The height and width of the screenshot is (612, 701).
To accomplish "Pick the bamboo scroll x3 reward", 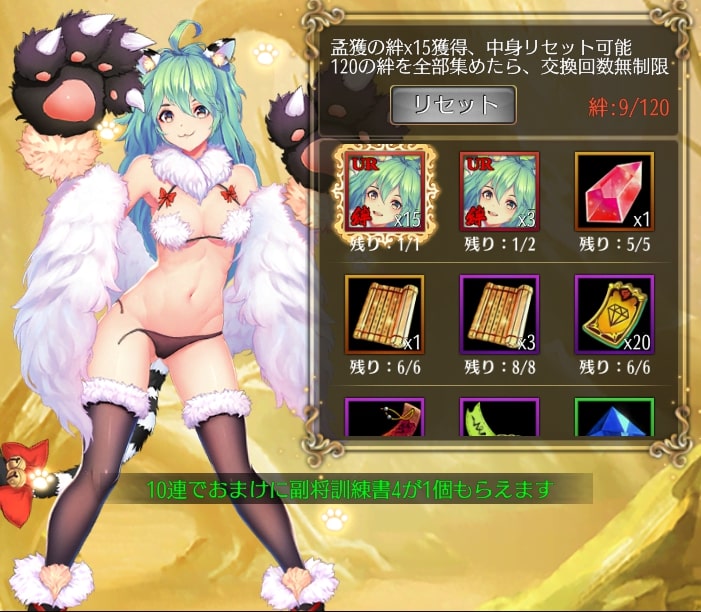I will pos(498,315).
